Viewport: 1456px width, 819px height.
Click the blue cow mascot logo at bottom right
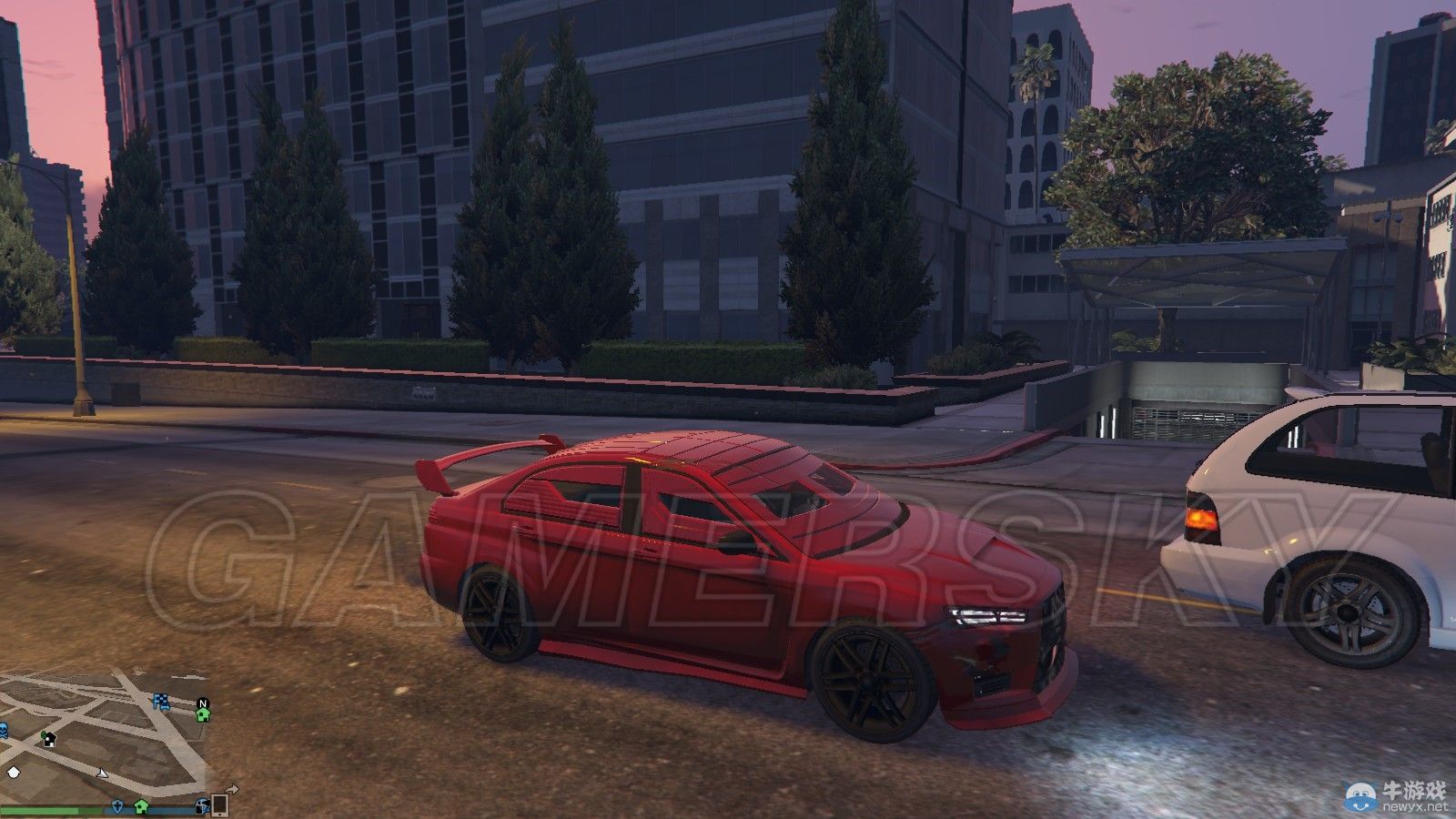coord(1360,797)
